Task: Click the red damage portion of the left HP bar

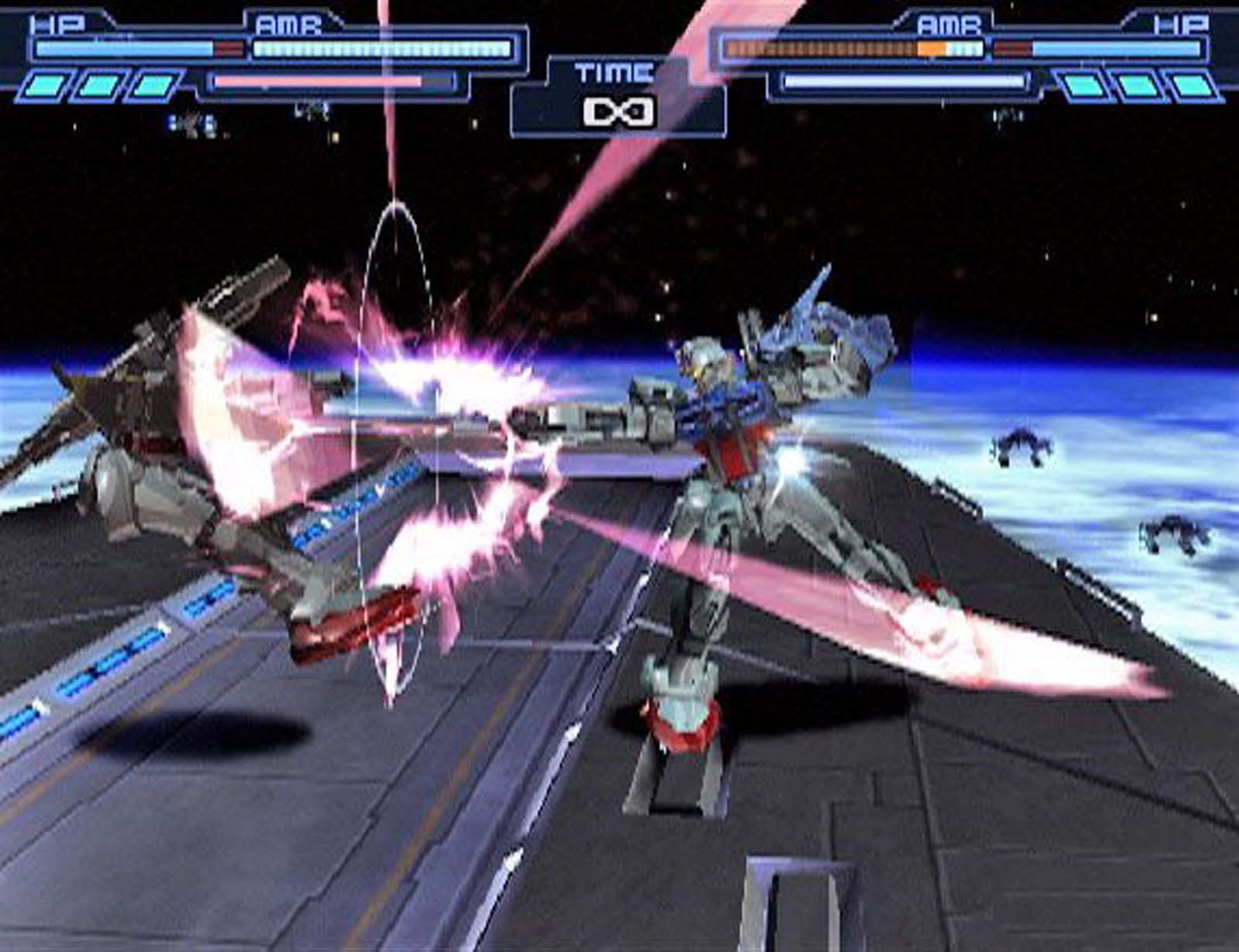Action: pos(228,46)
